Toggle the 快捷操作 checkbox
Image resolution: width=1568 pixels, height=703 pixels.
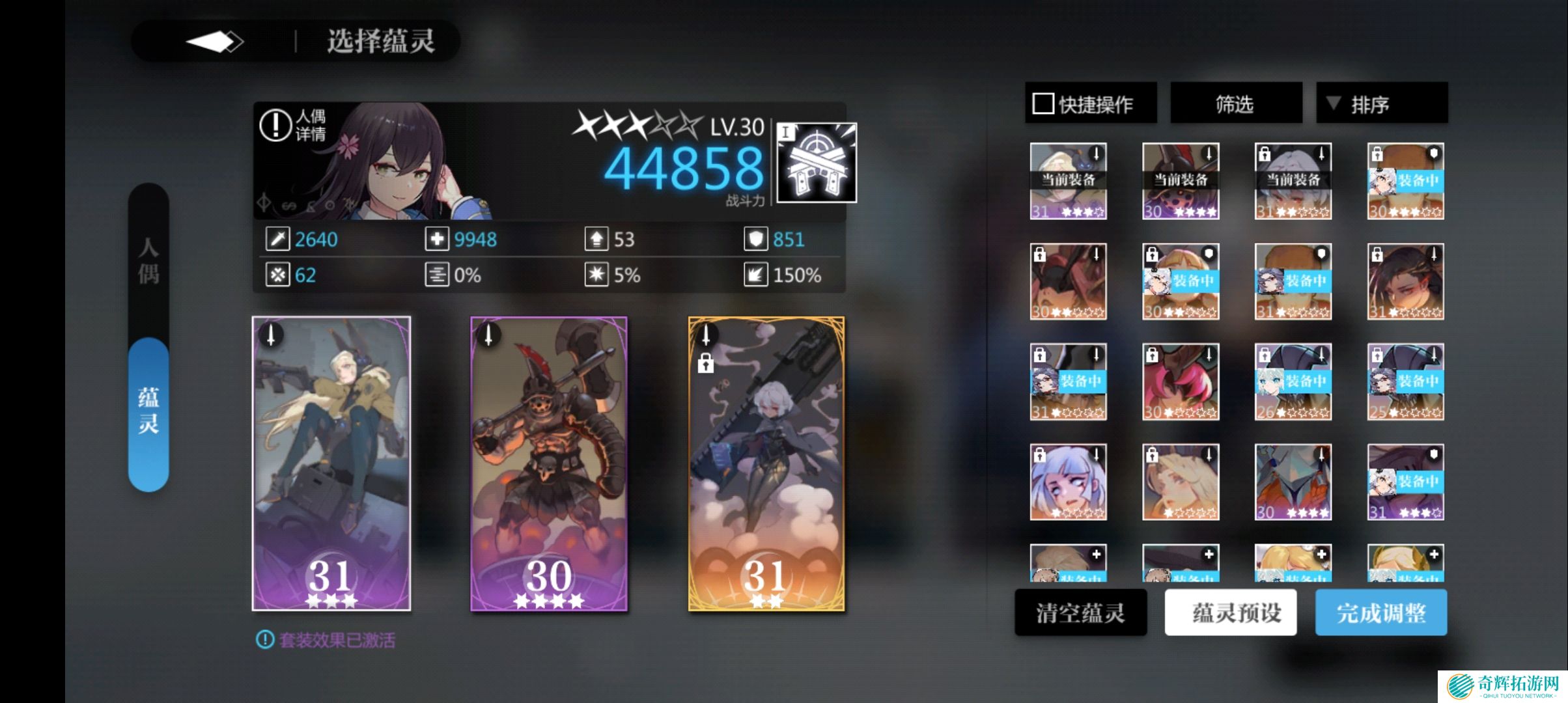[x=1043, y=103]
